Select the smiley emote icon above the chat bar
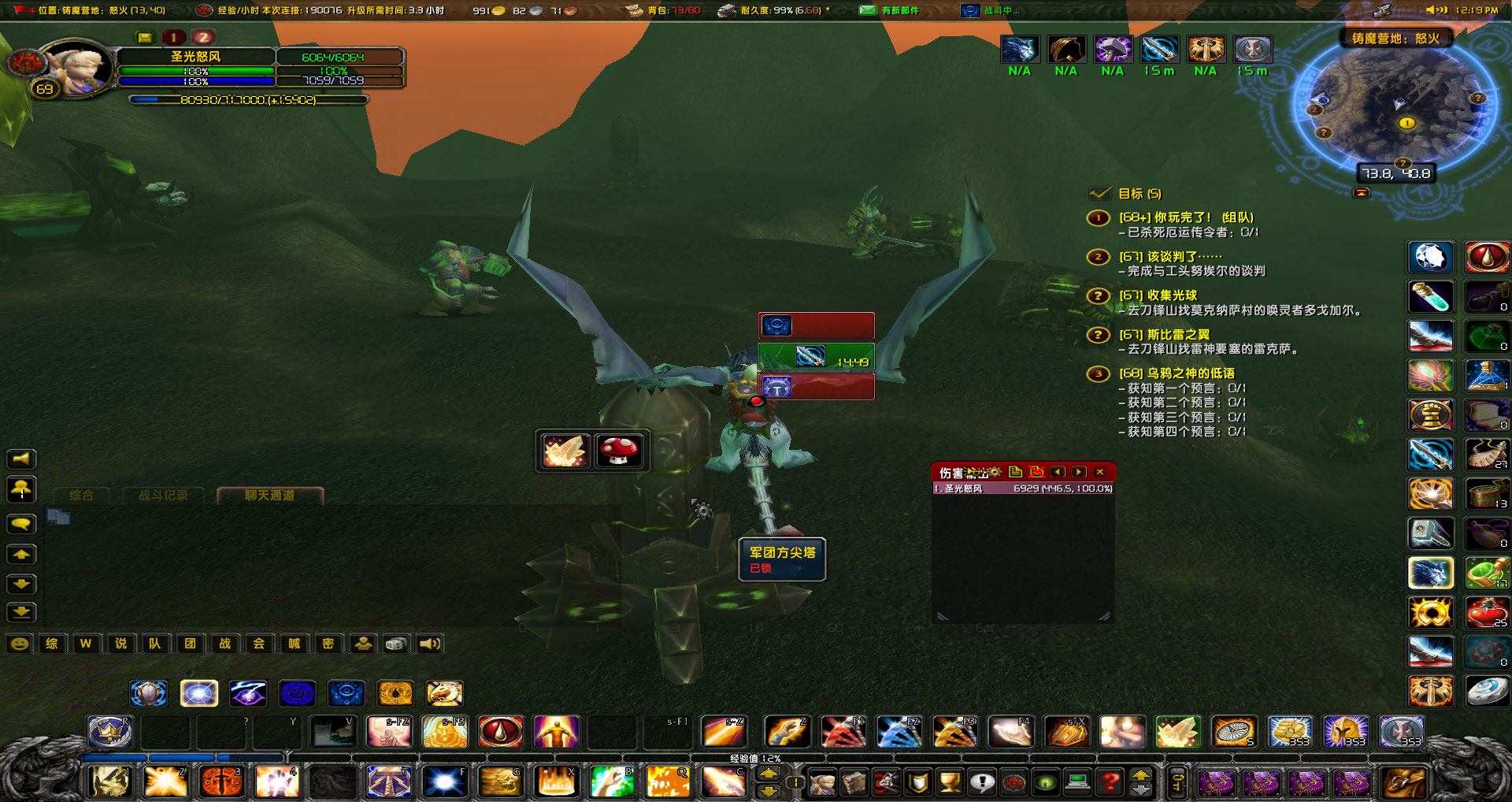The image size is (1512, 802). [x=20, y=643]
